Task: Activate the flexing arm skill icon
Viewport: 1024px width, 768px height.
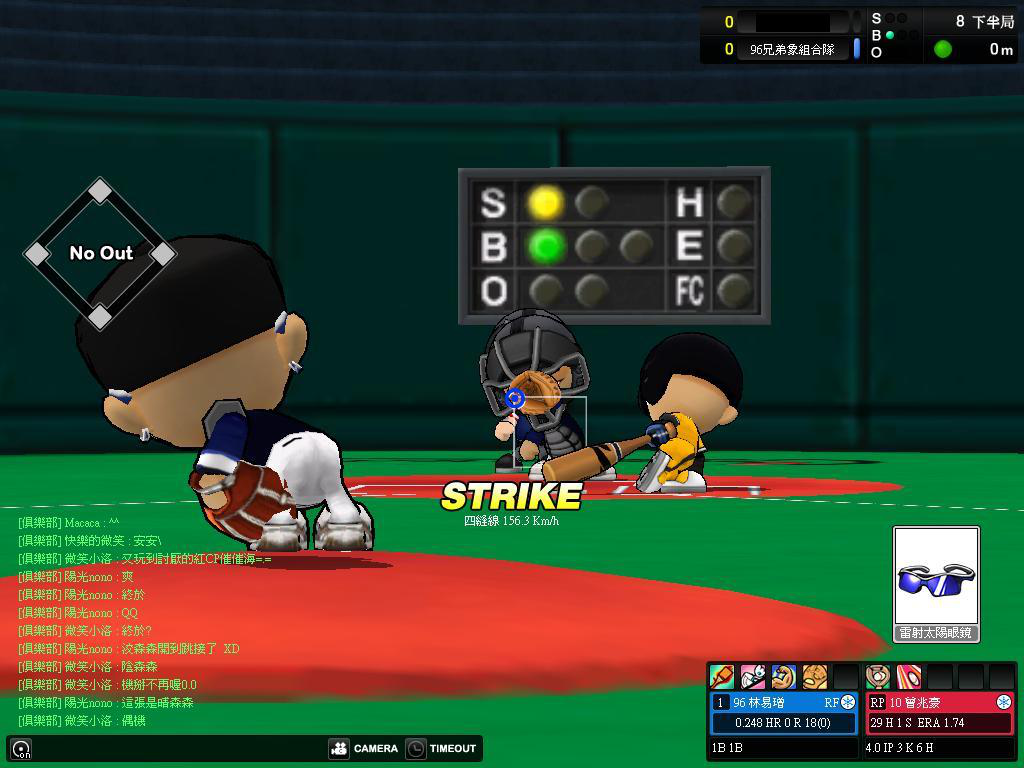Action: (783, 677)
